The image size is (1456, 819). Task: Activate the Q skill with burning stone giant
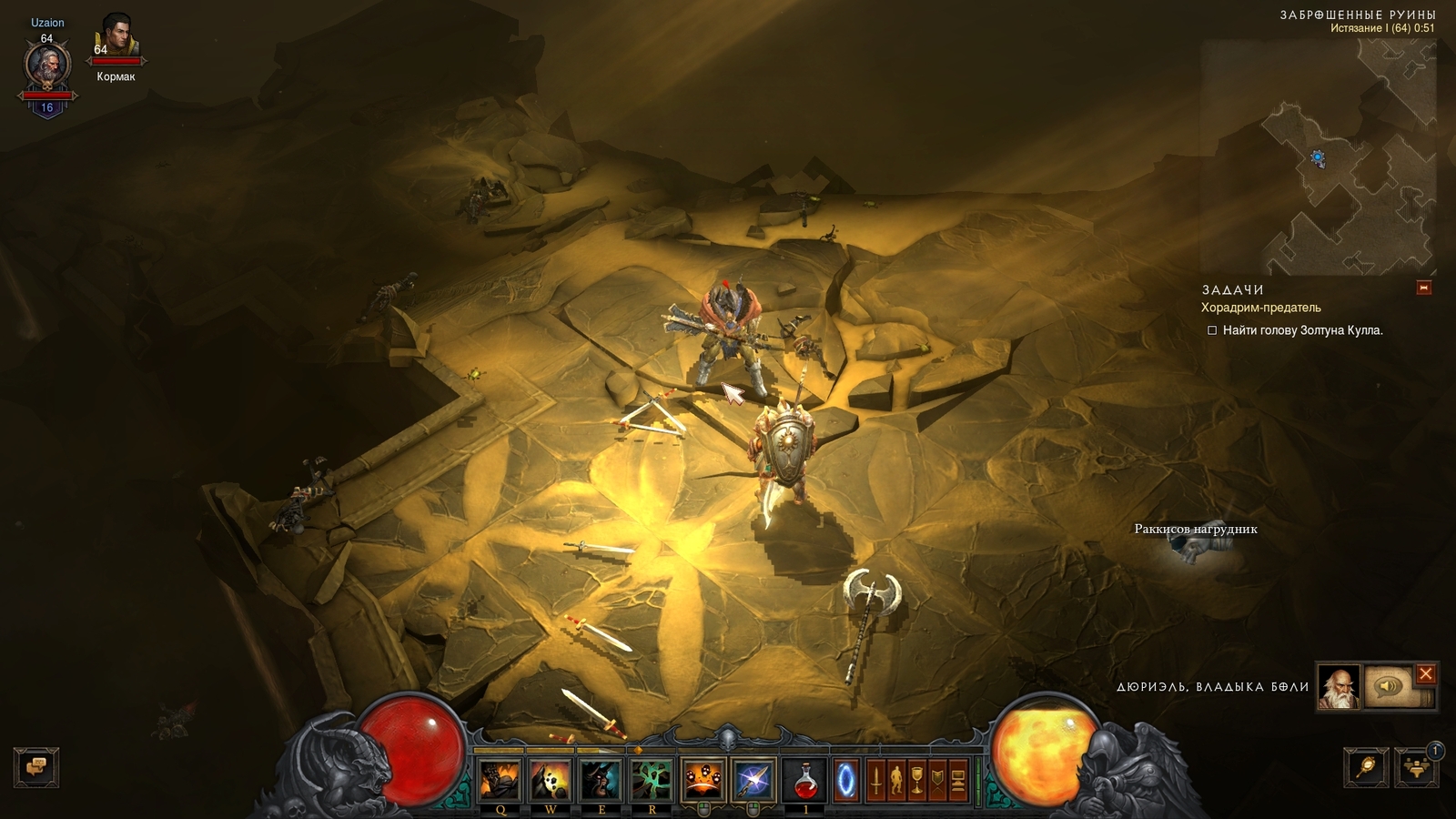tap(500, 780)
